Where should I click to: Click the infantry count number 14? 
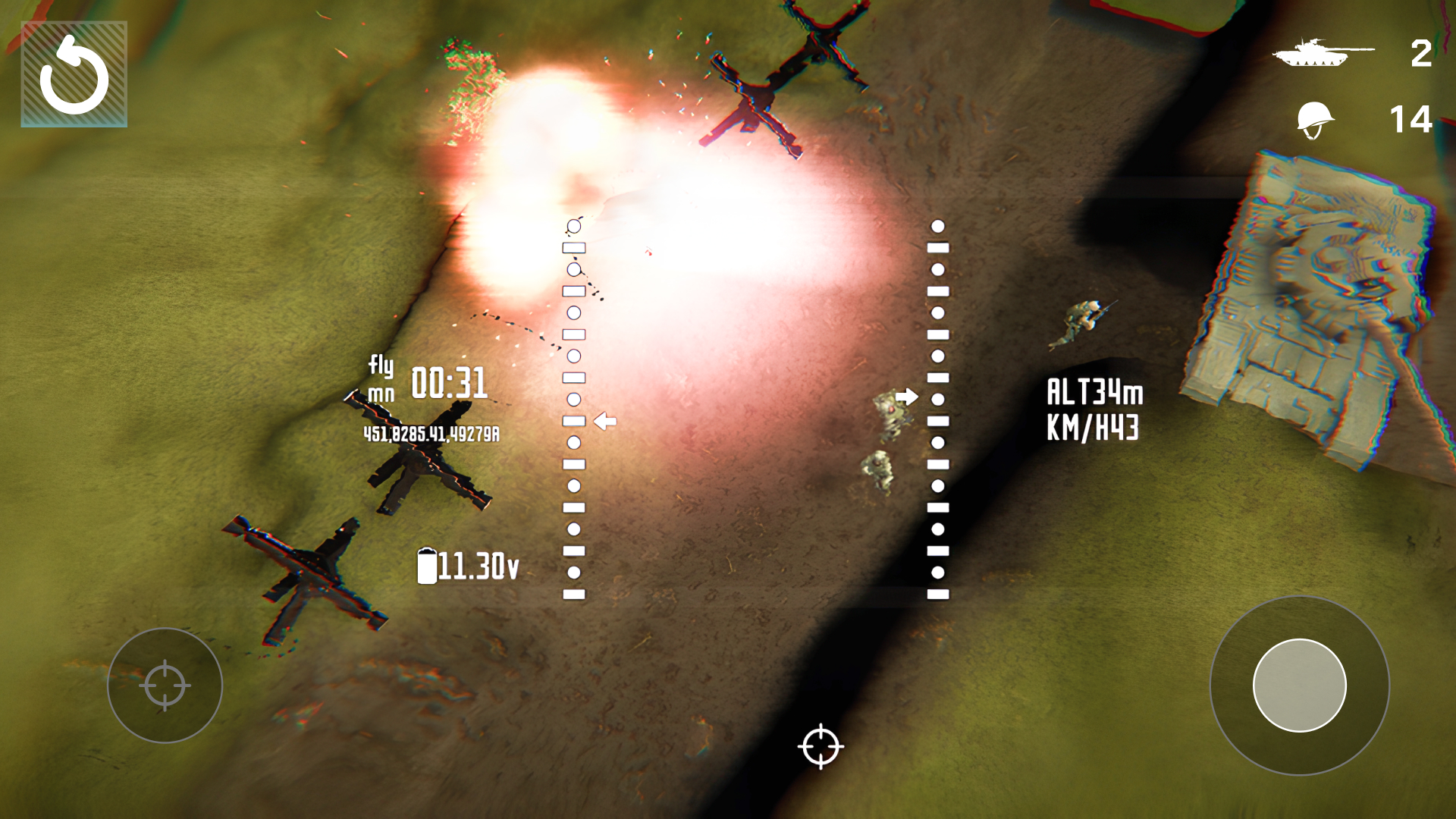point(1412,119)
